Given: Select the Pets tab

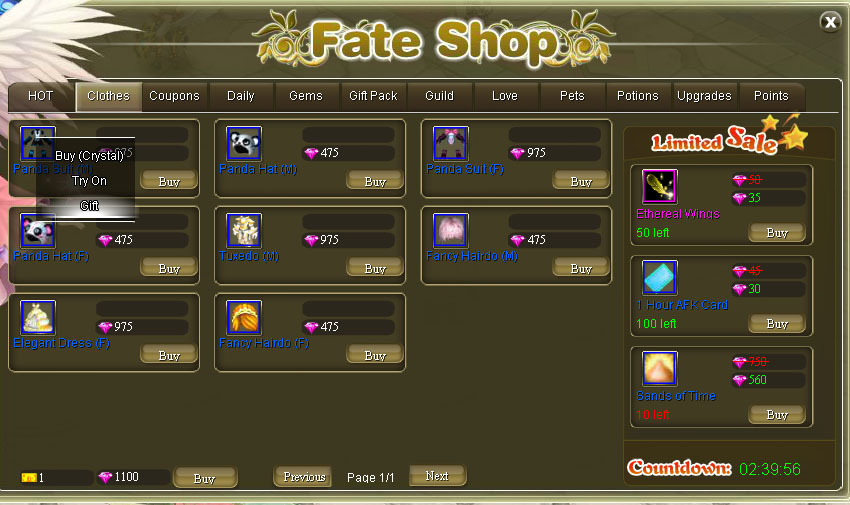Looking at the screenshot, I should point(572,96).
